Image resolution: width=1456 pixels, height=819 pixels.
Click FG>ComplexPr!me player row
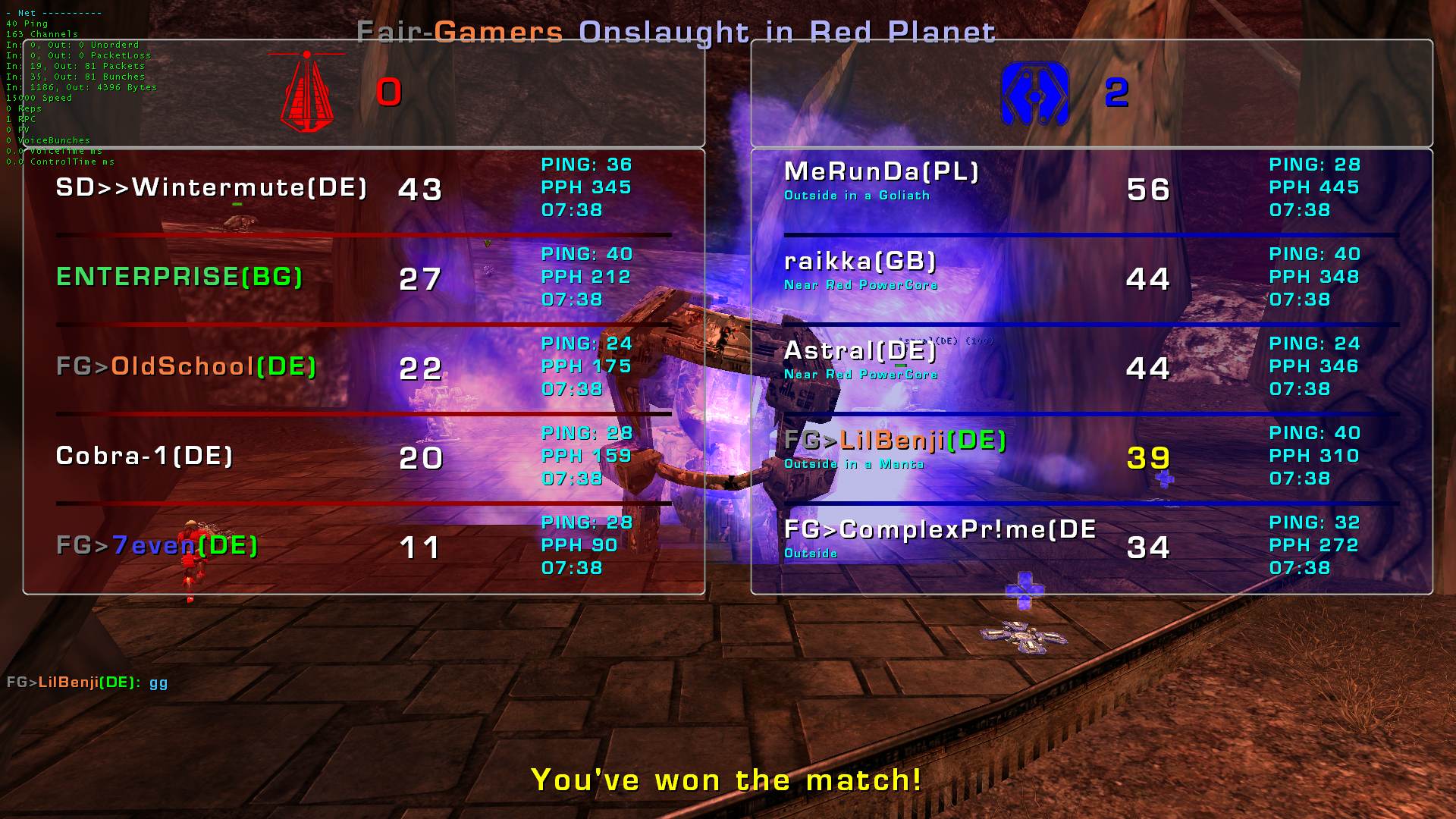[940, 530]
